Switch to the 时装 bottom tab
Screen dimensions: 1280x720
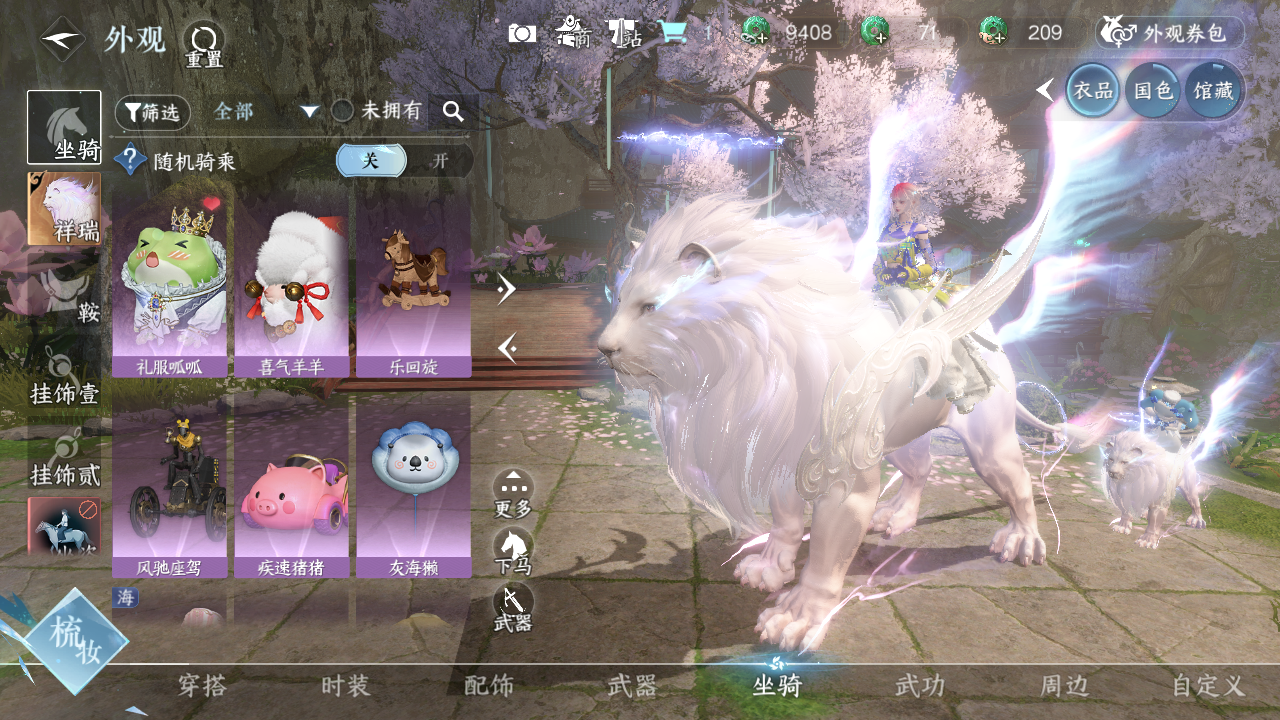[346, 686]
